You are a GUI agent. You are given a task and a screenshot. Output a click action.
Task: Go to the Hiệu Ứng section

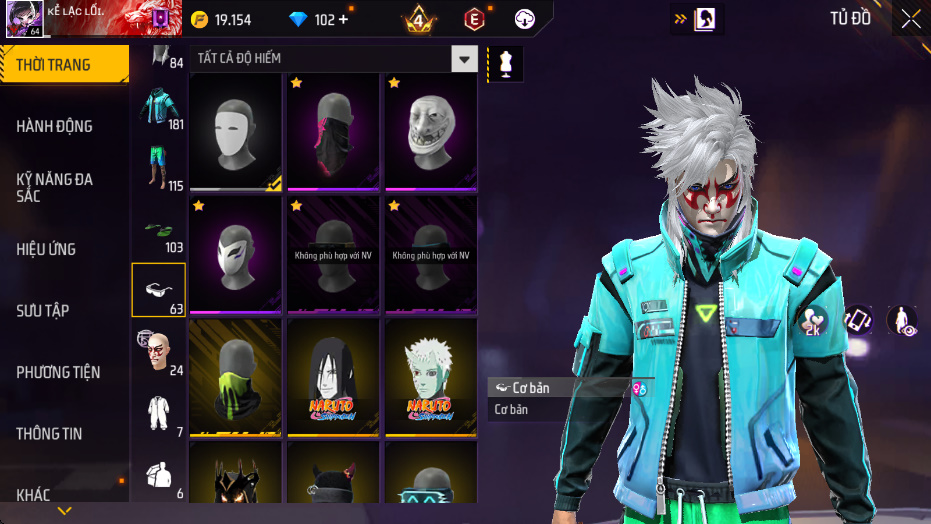click(x=64, y=249)
